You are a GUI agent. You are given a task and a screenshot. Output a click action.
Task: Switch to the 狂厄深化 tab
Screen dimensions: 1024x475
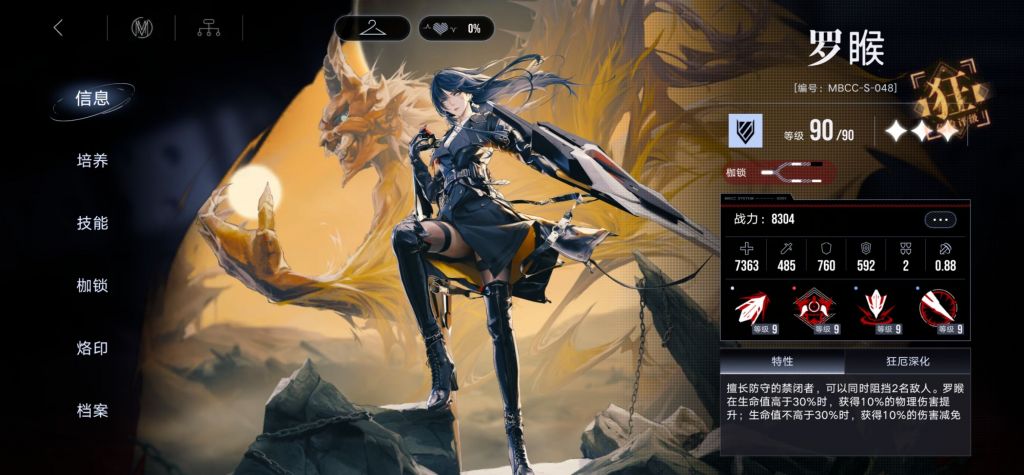pos(907,361)
